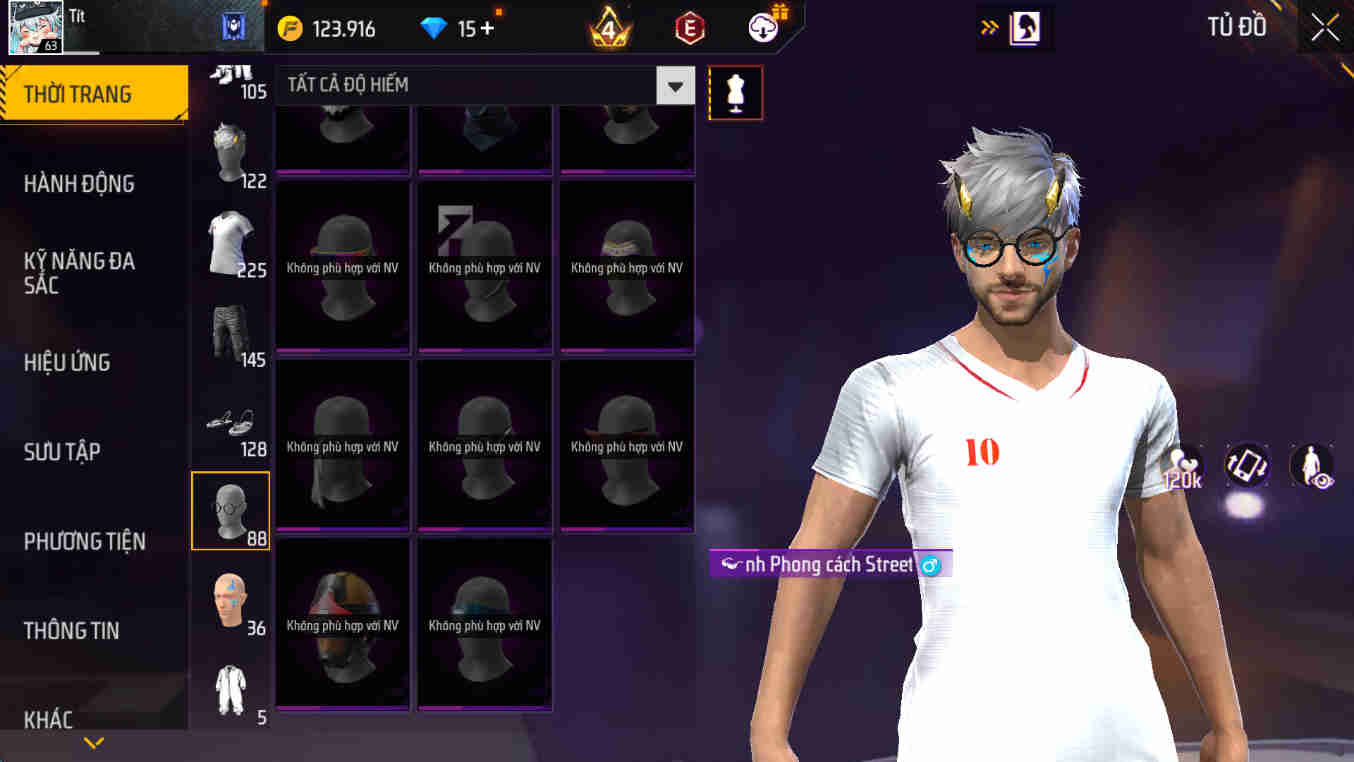This screenshot has width=1354, height=762.
Task: Expand the yellow chevron below KHÁC
Action: [93, 742]
